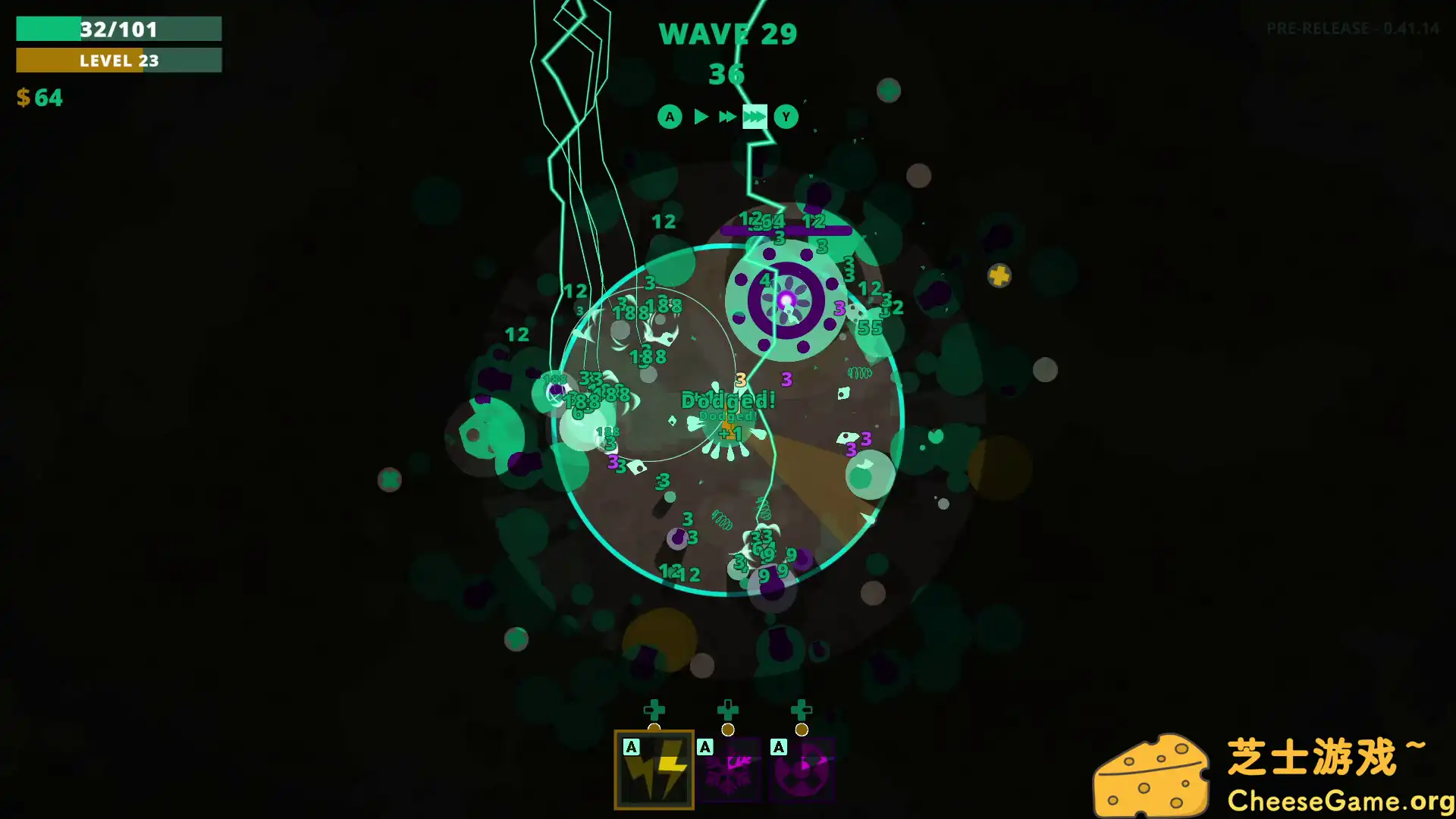Toggle the highlighted triple-speed fast forward
1456x819 pixels.
755,117
